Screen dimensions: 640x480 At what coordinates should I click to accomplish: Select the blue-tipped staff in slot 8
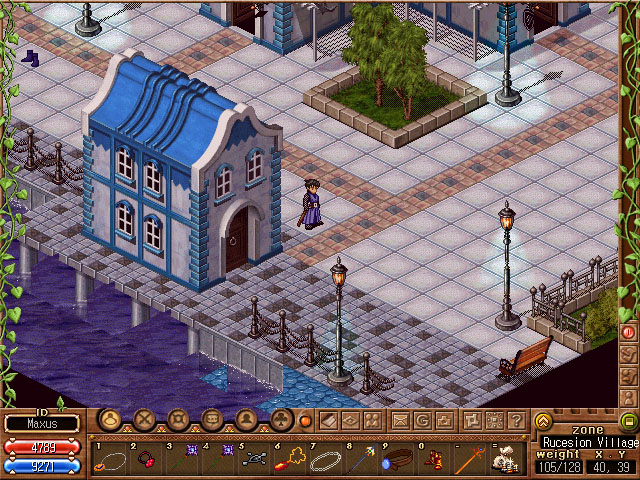[360, 460]
